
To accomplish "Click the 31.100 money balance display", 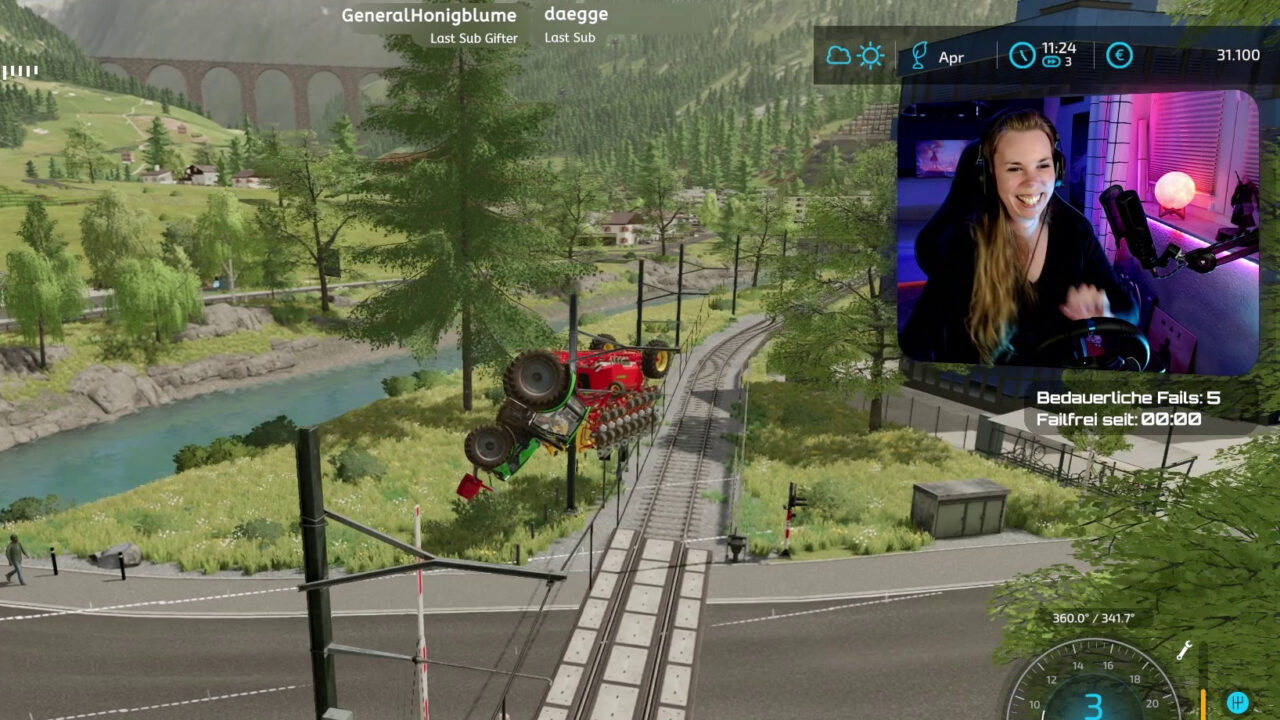I will click(1239, 55).
